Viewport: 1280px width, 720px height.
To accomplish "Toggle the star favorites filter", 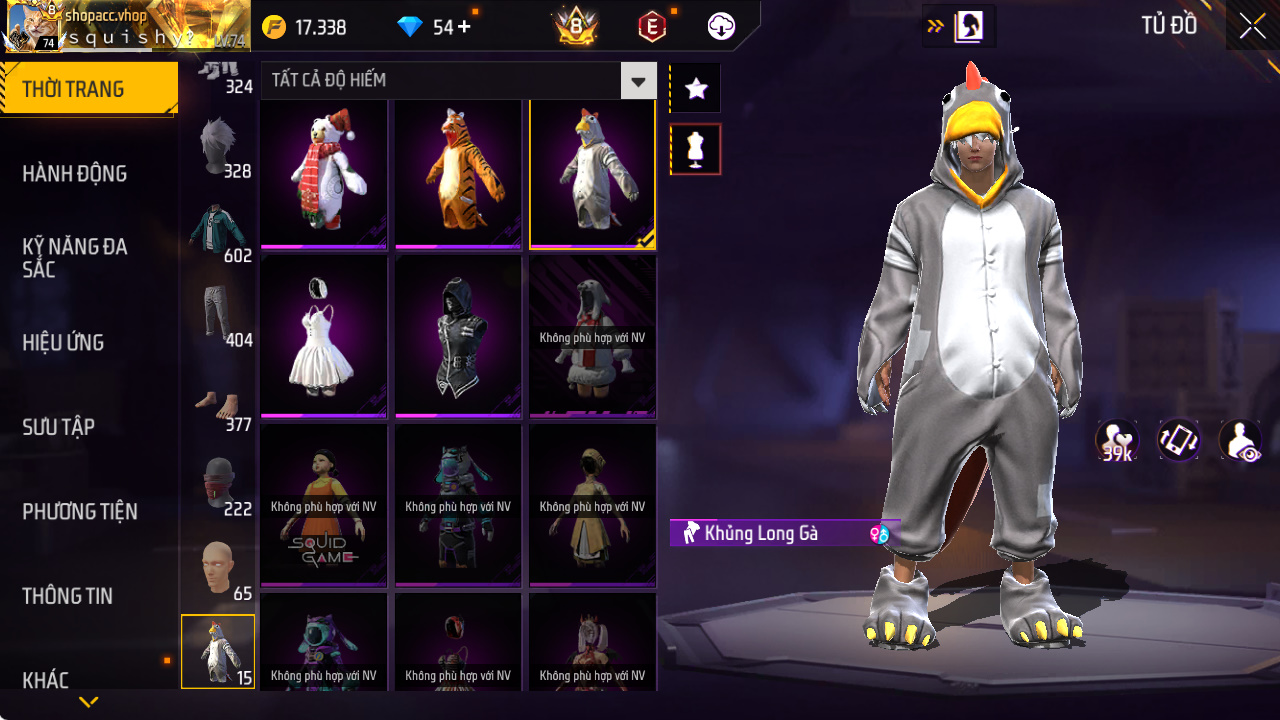I will pos(694,87).
